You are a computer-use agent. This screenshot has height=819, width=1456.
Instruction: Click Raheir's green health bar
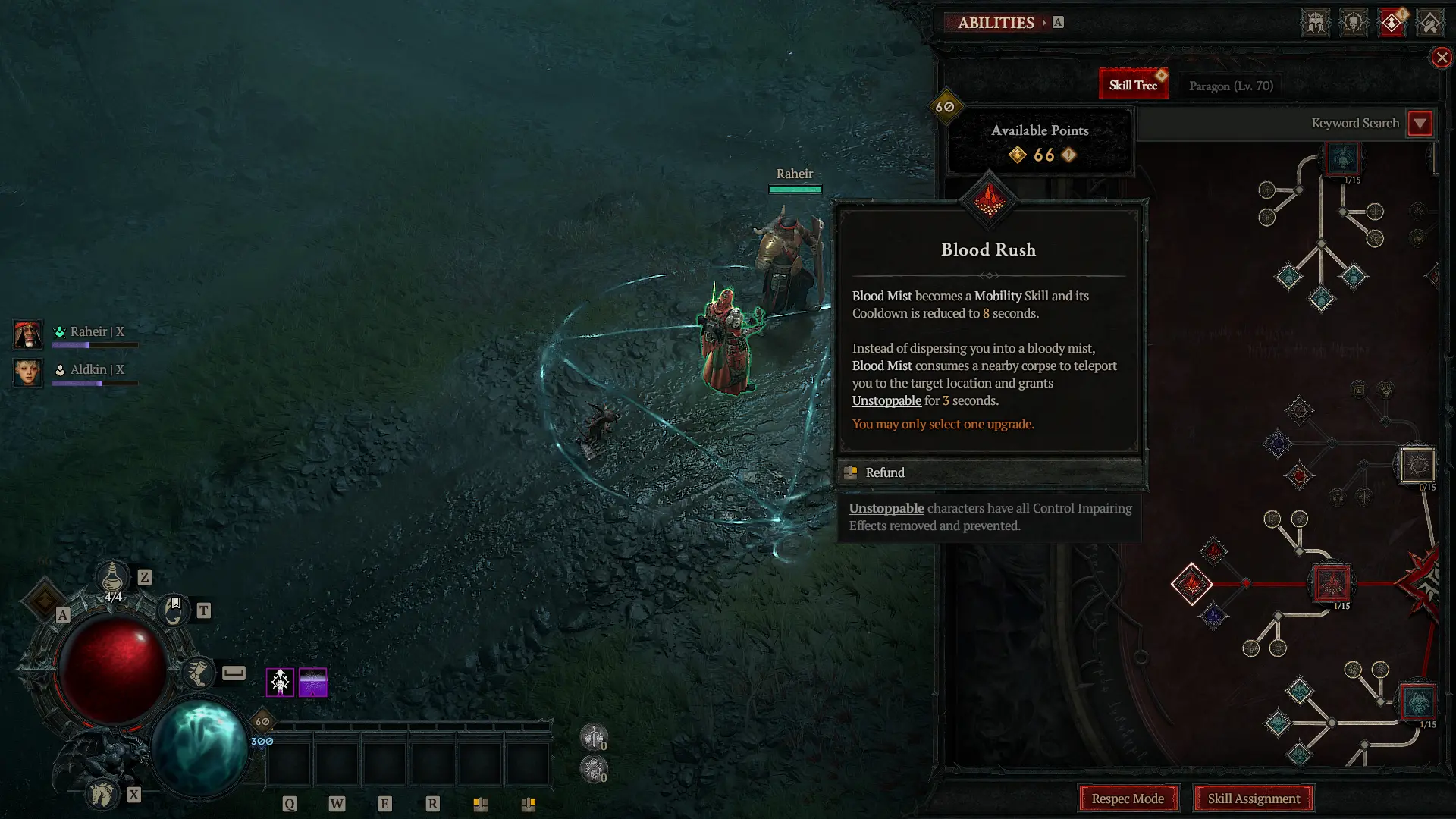pyautogui.click(x=795, y=188)
